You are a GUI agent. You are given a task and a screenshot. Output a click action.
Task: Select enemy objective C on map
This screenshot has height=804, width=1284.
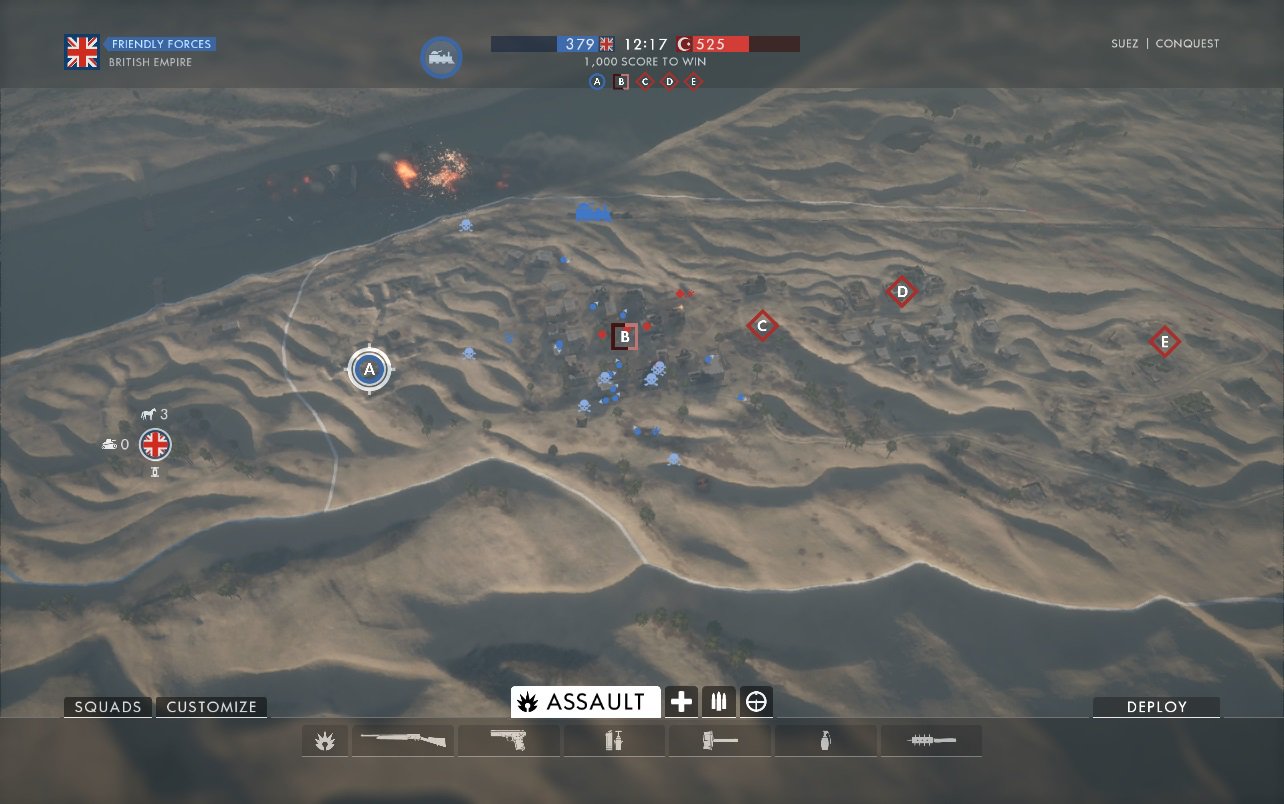762,325
